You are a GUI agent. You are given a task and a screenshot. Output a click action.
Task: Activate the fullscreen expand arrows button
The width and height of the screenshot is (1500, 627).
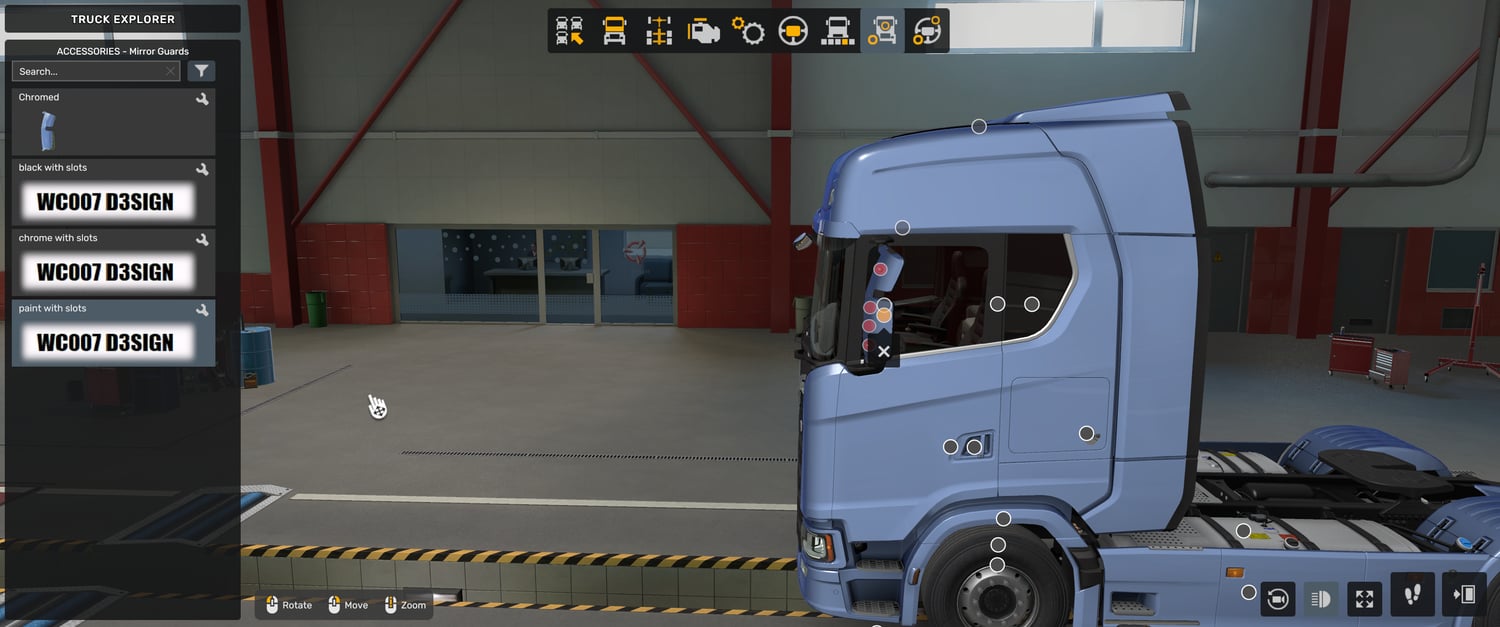(1364, 599)
